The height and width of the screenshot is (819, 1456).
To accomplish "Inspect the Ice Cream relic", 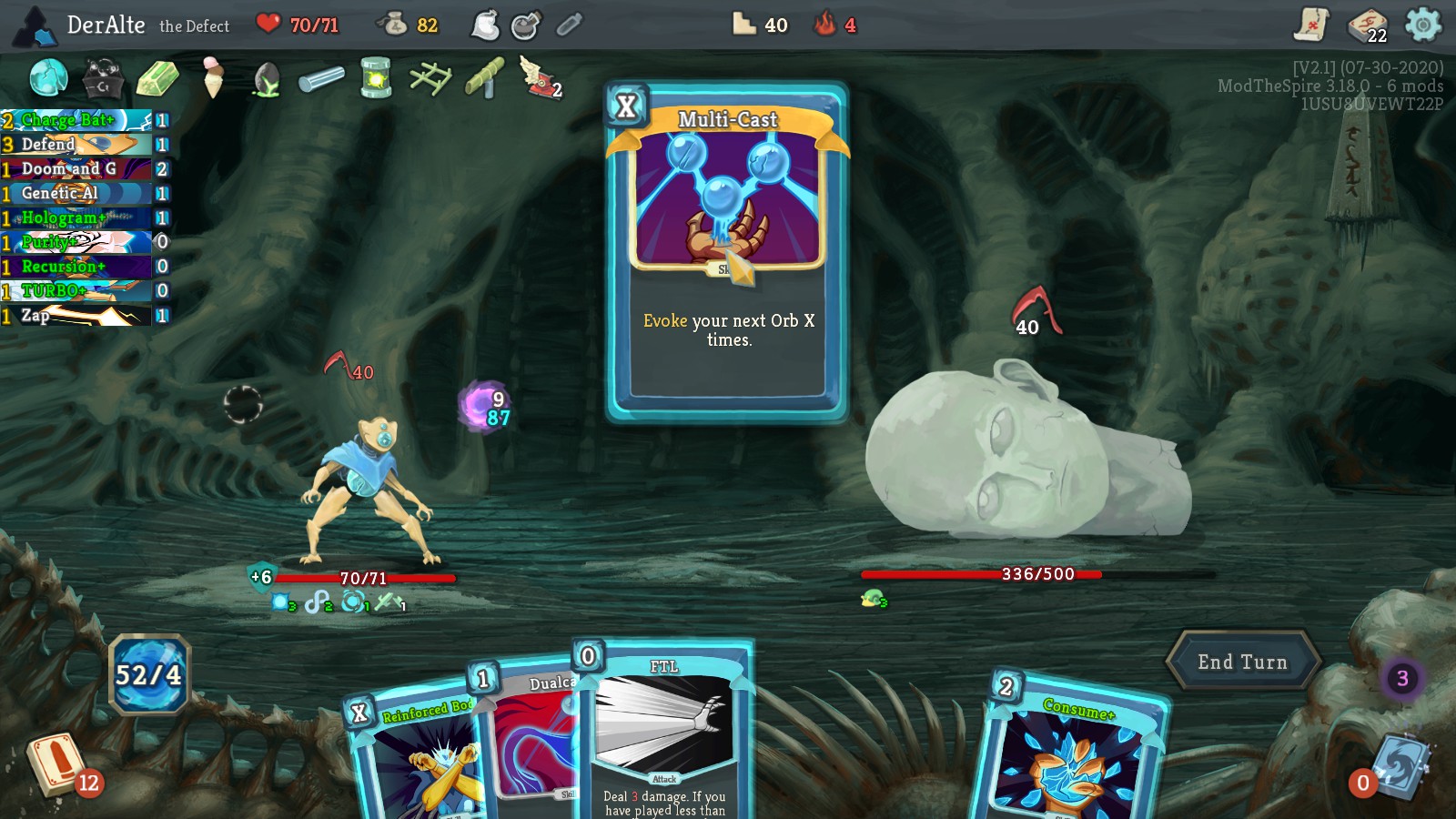I will pyautogui.click(x=210, y=78).
